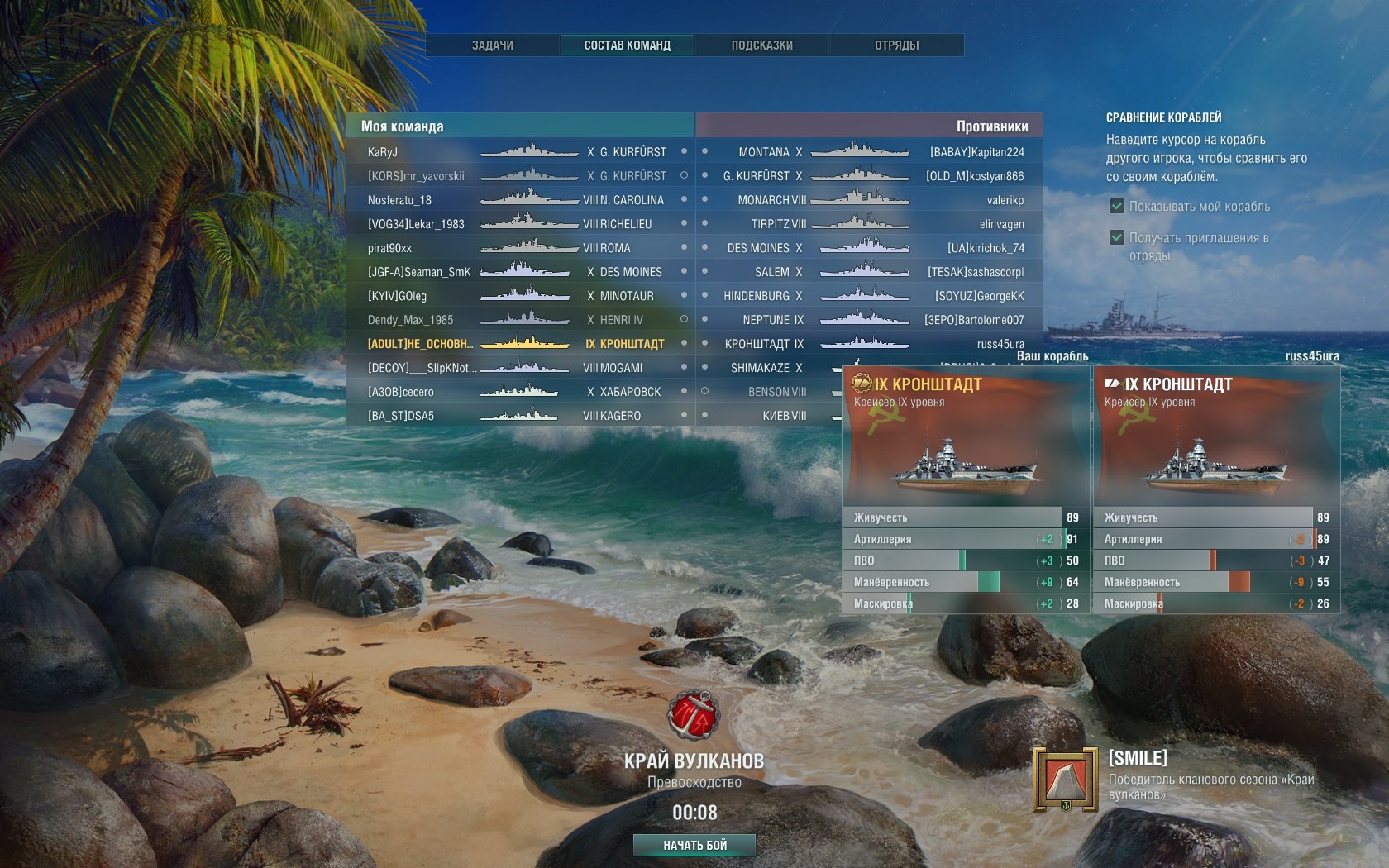Select enemy [3EPO]Bartolome007's Neptune row
The height and width of the screenshot is (868, 1389).
(868, 320)
